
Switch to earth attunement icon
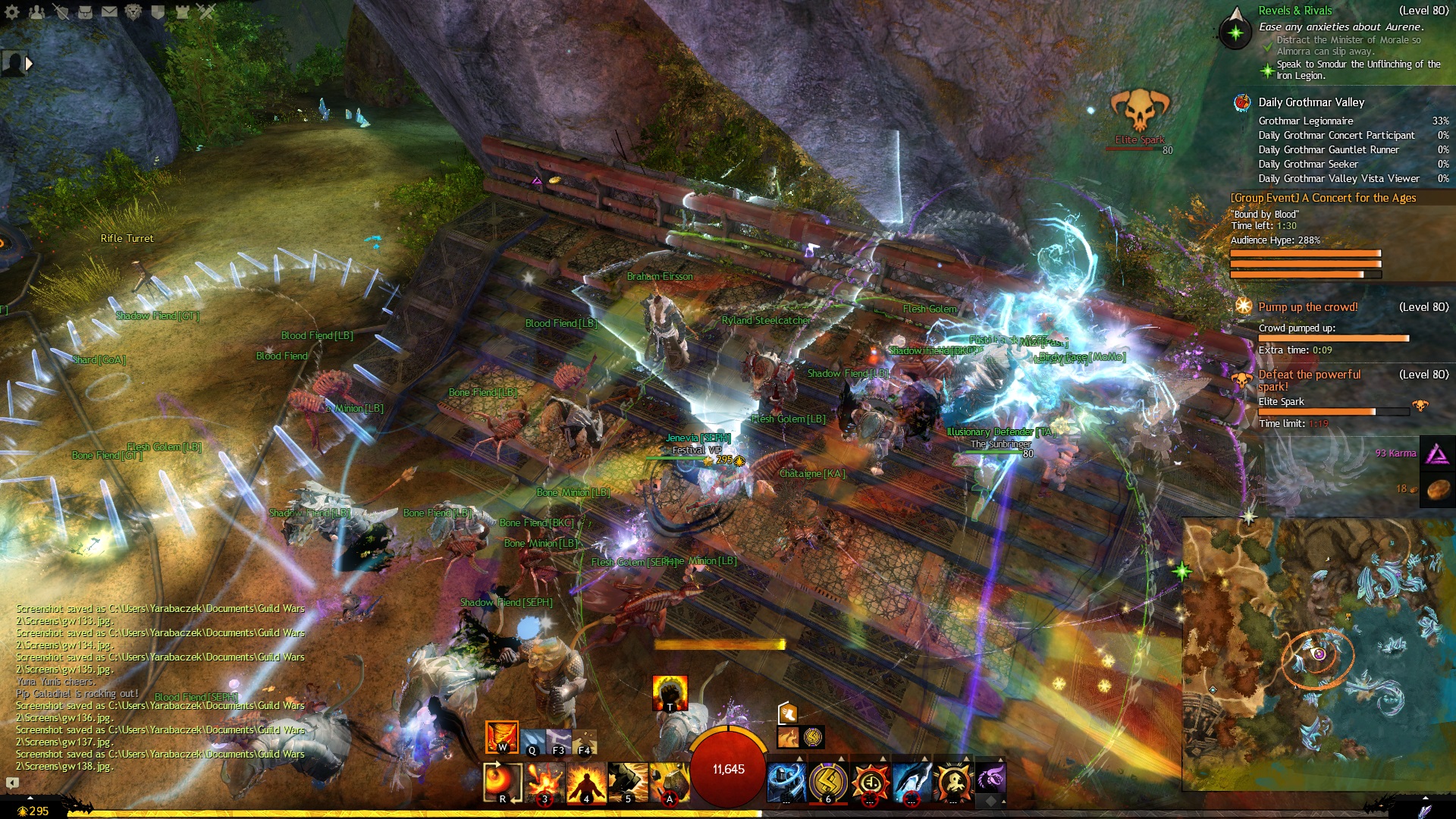[x=585, y=741]
